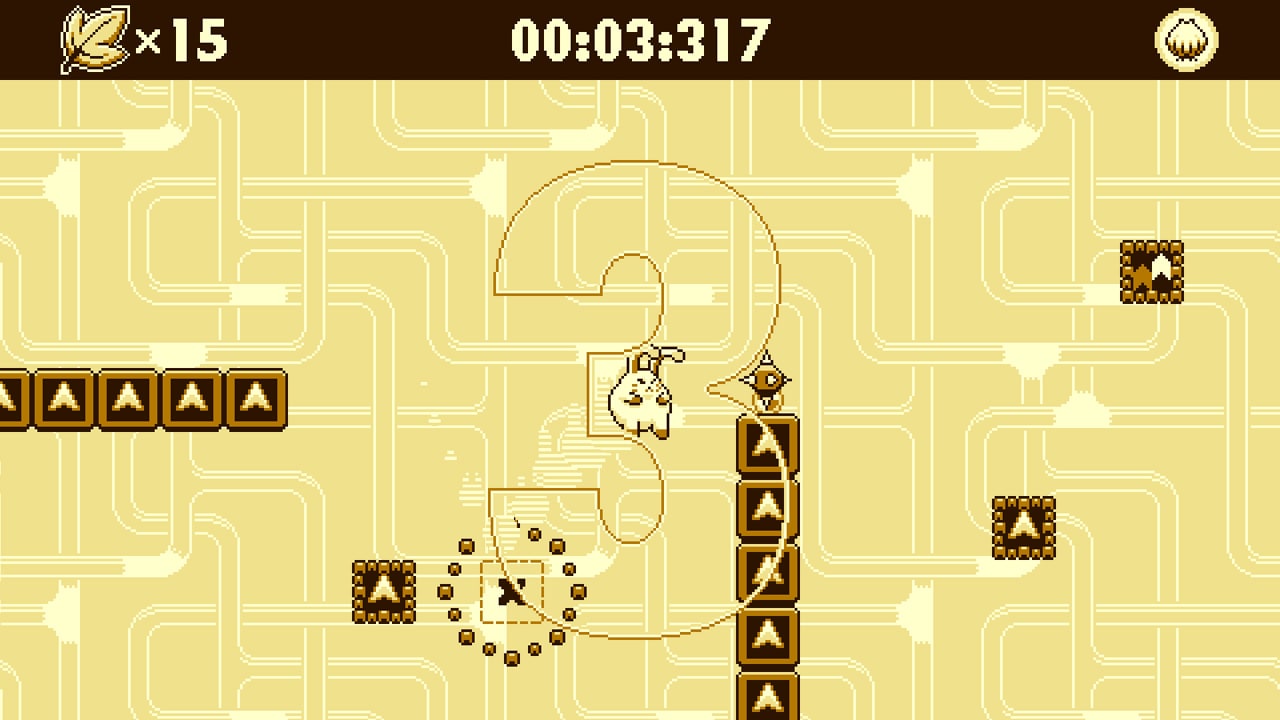This screenshot has height=720, width=1280.
Task: Select the shell badge icon top right
Action: (1186, 40)
